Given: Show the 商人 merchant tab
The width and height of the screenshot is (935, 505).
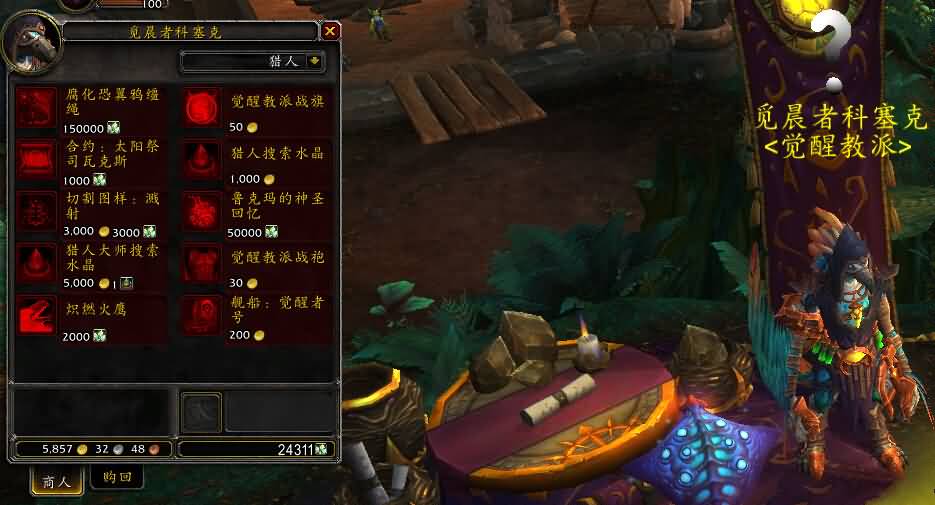Looking at the screenshot, I should (56, 481).
